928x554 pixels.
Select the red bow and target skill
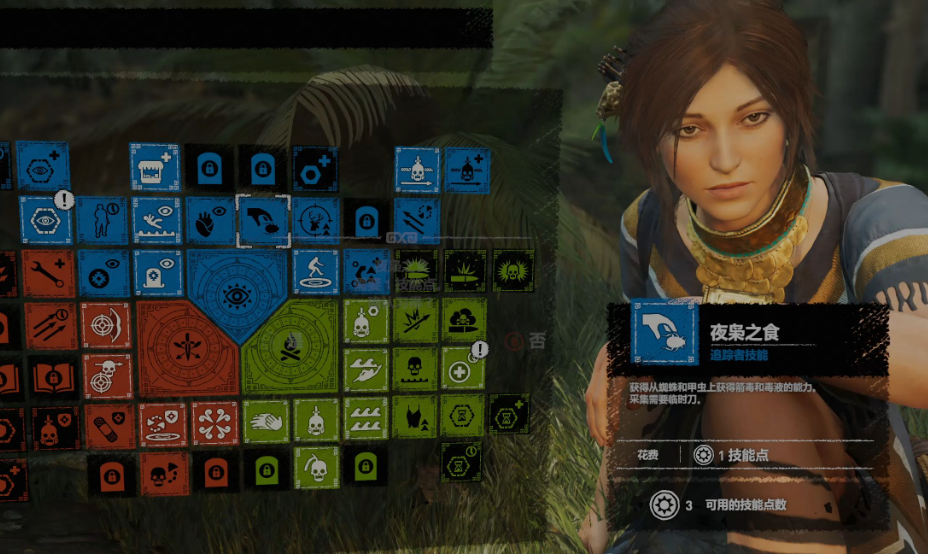pyautogui.click(x=105, y=322)
